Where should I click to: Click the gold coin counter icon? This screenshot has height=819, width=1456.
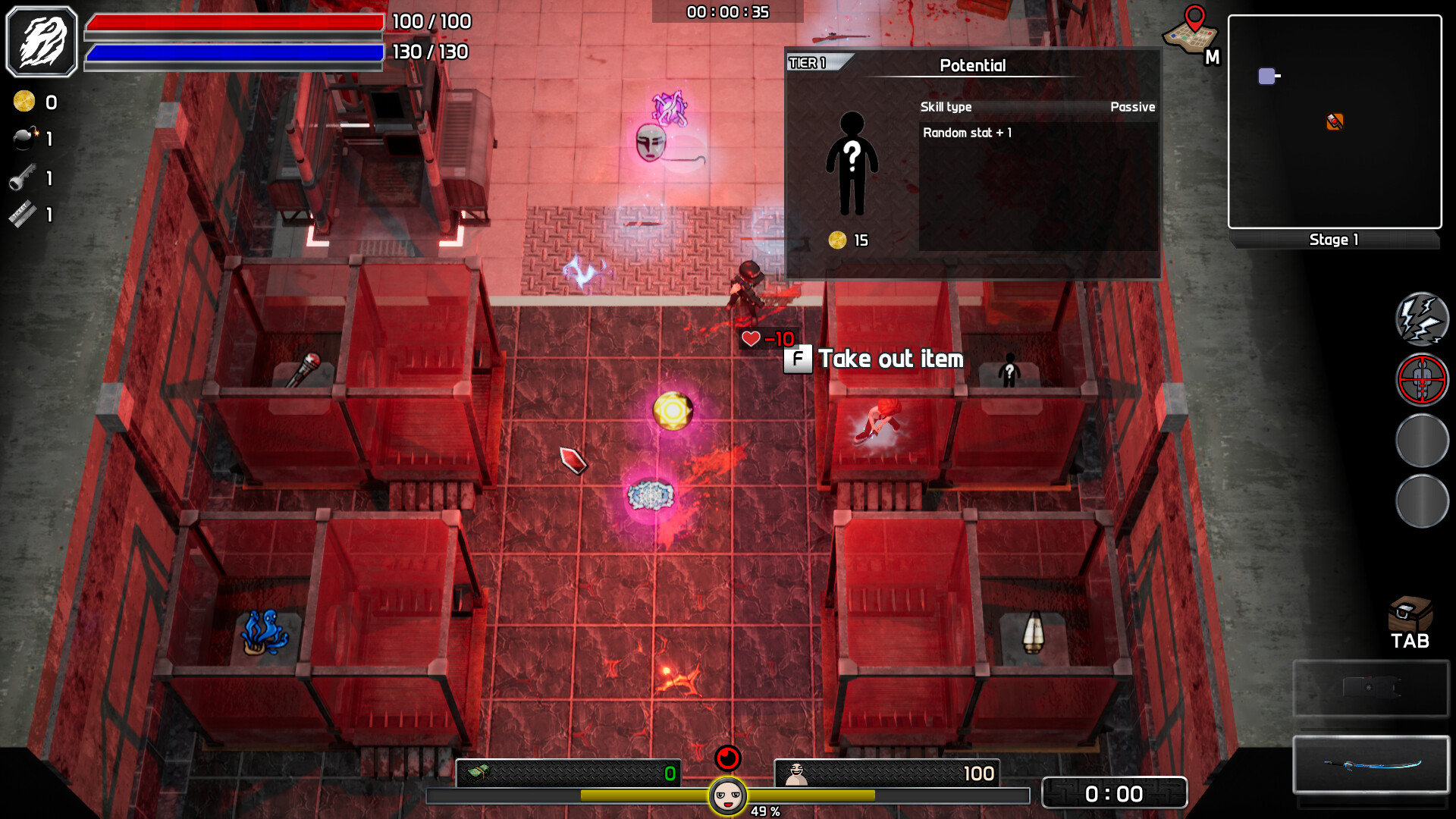tap(24, 102)
